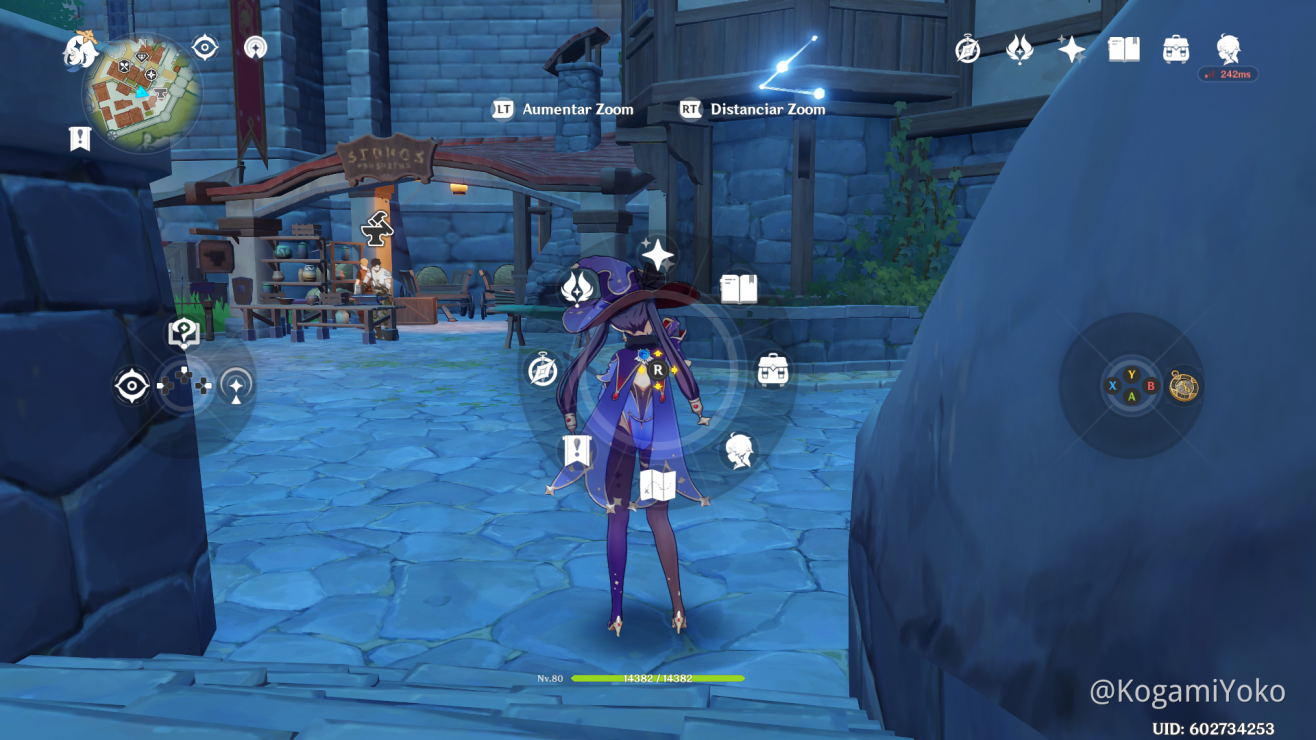Choose the backpack in the radial wheel

(x=772, y=370)
